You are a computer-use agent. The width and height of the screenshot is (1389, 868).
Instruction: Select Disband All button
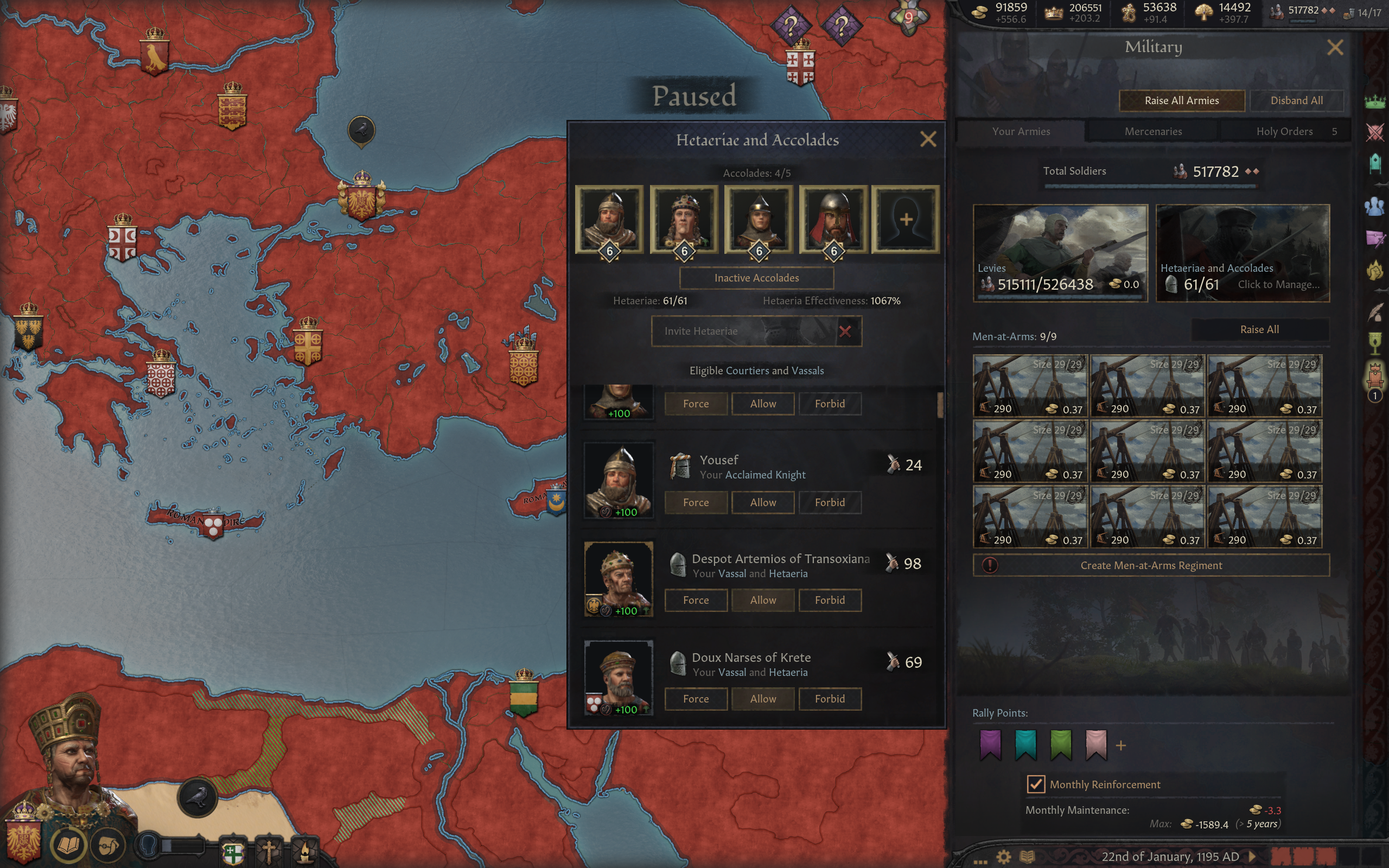[x=1296, y=100]
